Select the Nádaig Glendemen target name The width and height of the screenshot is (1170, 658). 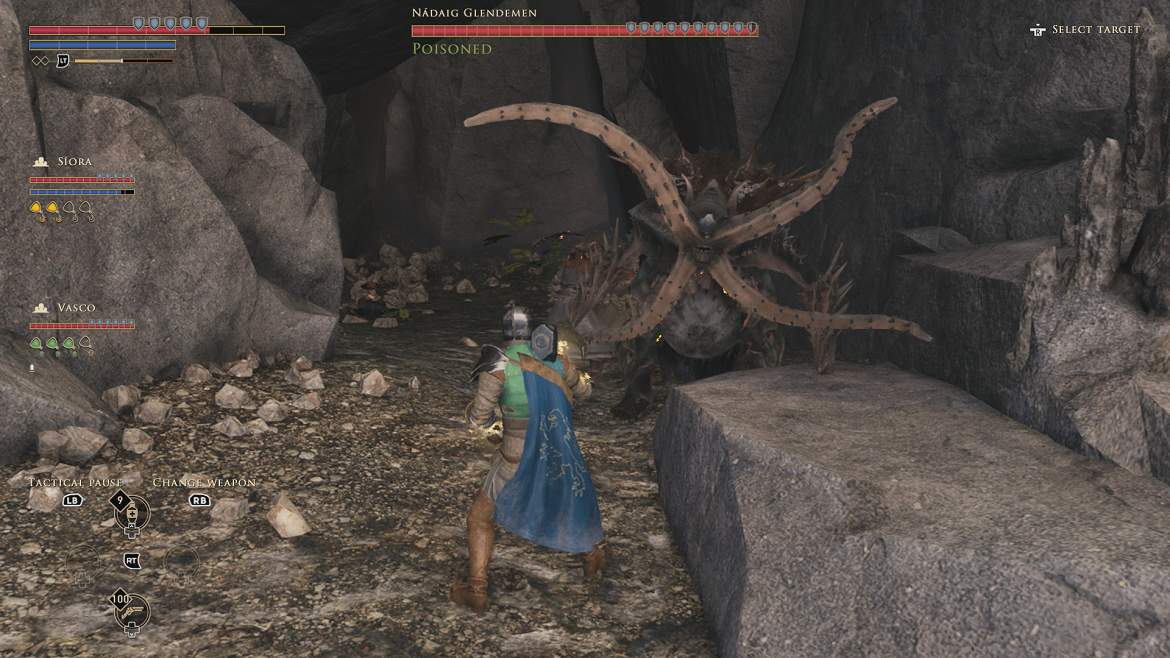click(x=474, y=13)
